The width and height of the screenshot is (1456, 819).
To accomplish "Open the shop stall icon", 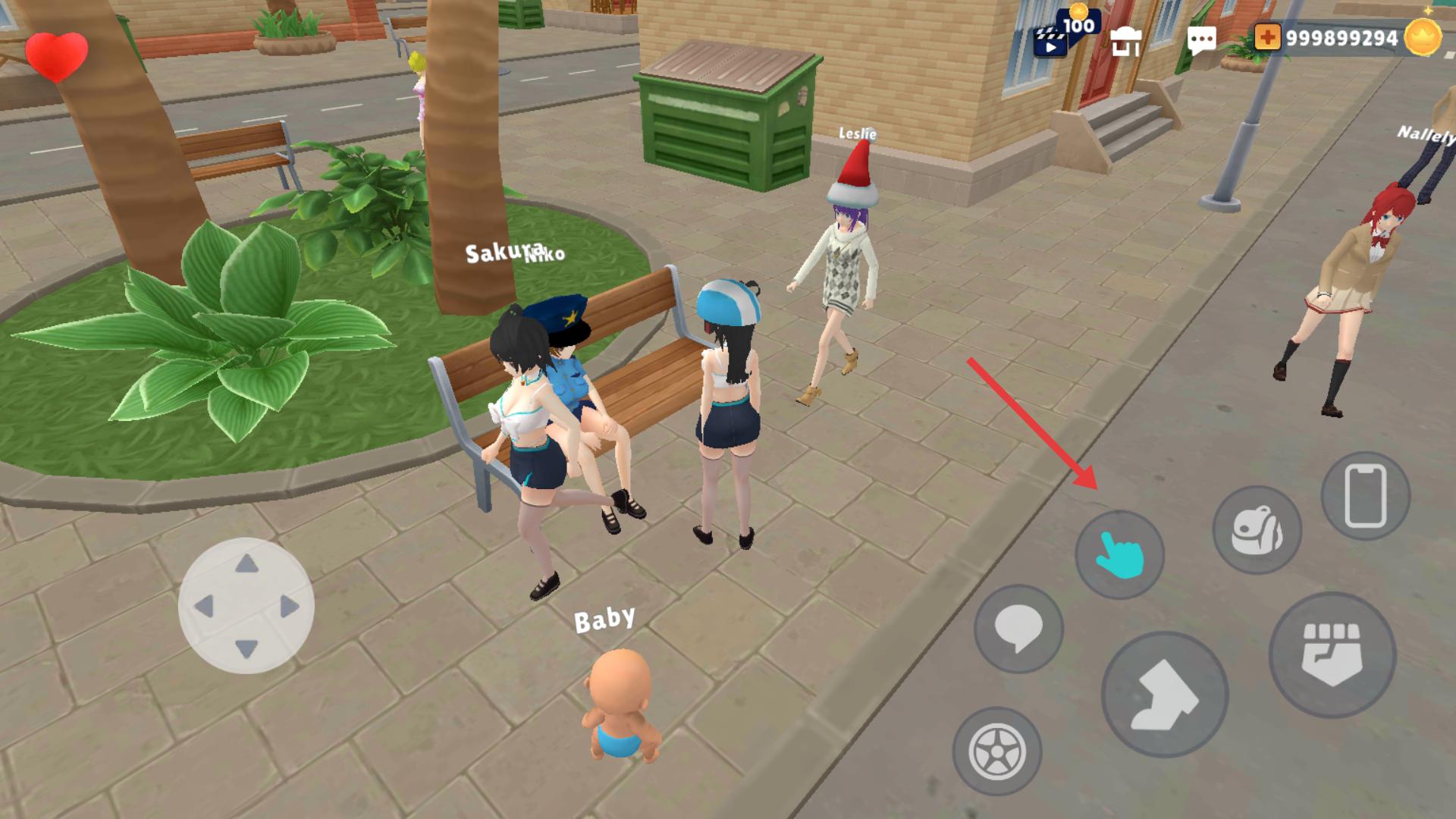I will tap(1126, 41).
